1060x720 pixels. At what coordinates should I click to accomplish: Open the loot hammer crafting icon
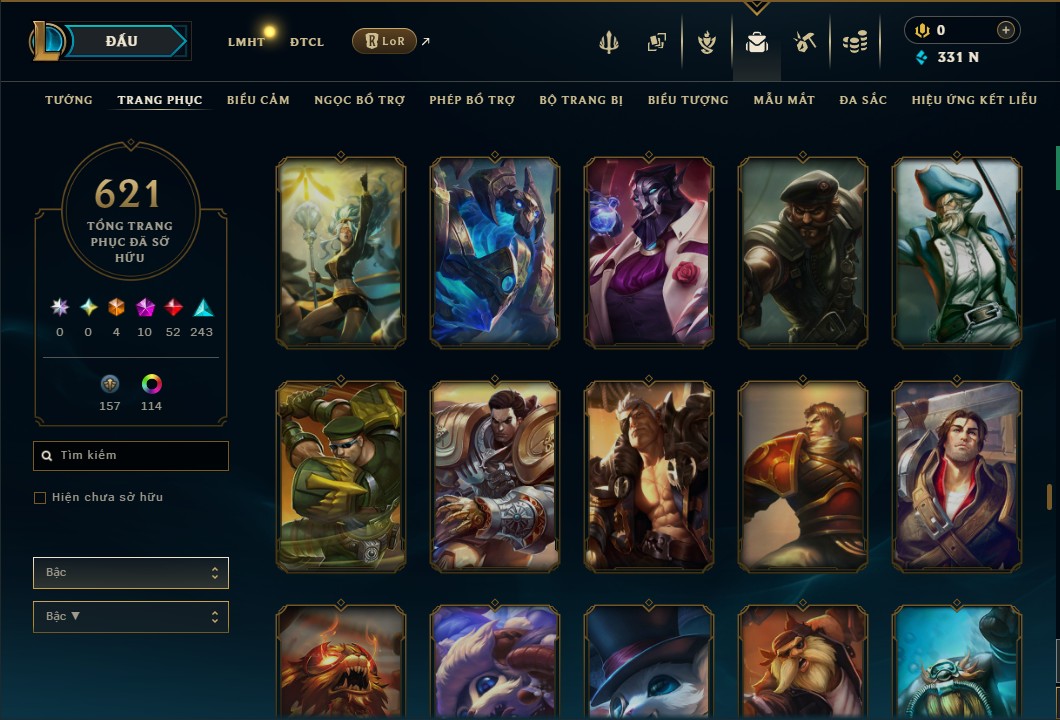(x=805, y=42)
